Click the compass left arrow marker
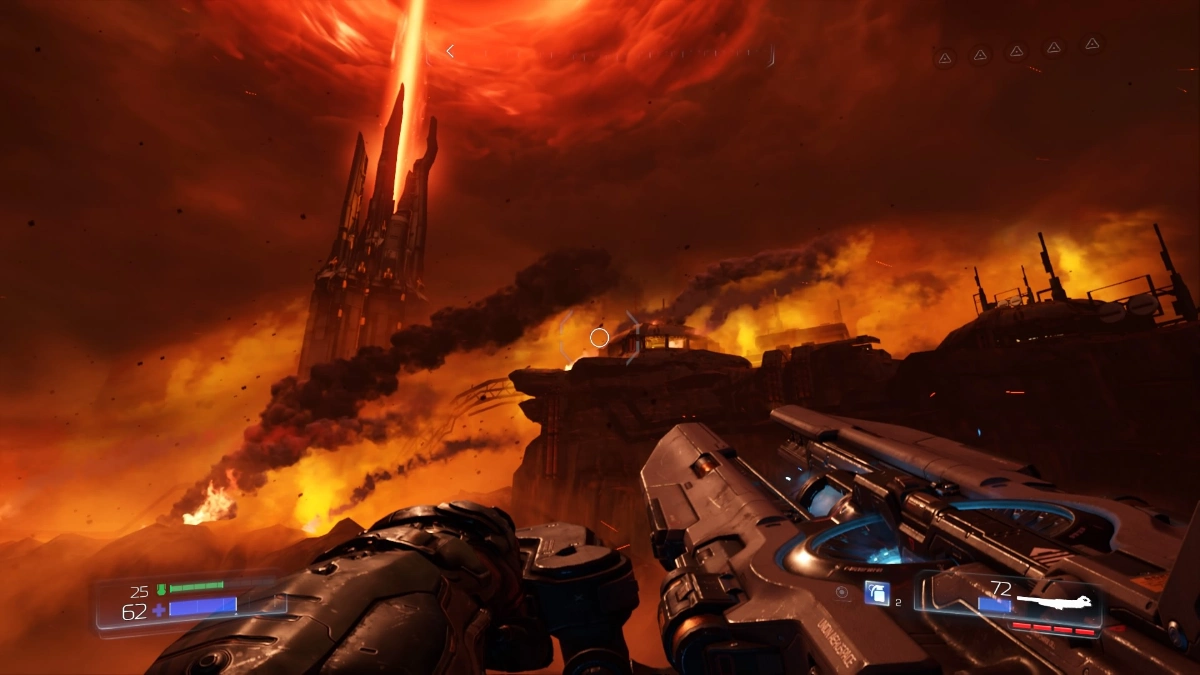The width and height of the screenshot is (1200, 675). pyautogui.click(x=450, y=51)
